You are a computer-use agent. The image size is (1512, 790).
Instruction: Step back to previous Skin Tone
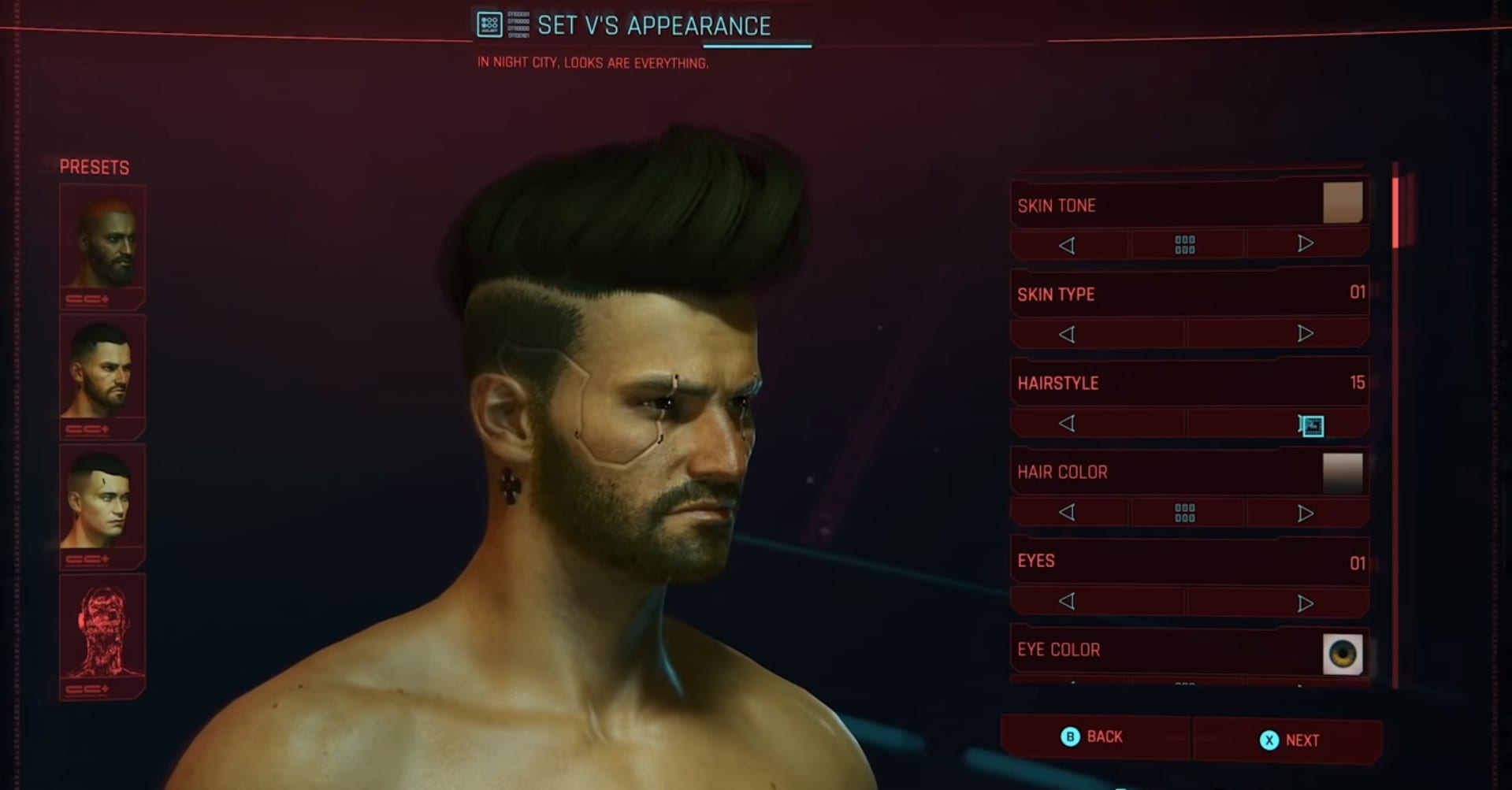[1069, 245]
